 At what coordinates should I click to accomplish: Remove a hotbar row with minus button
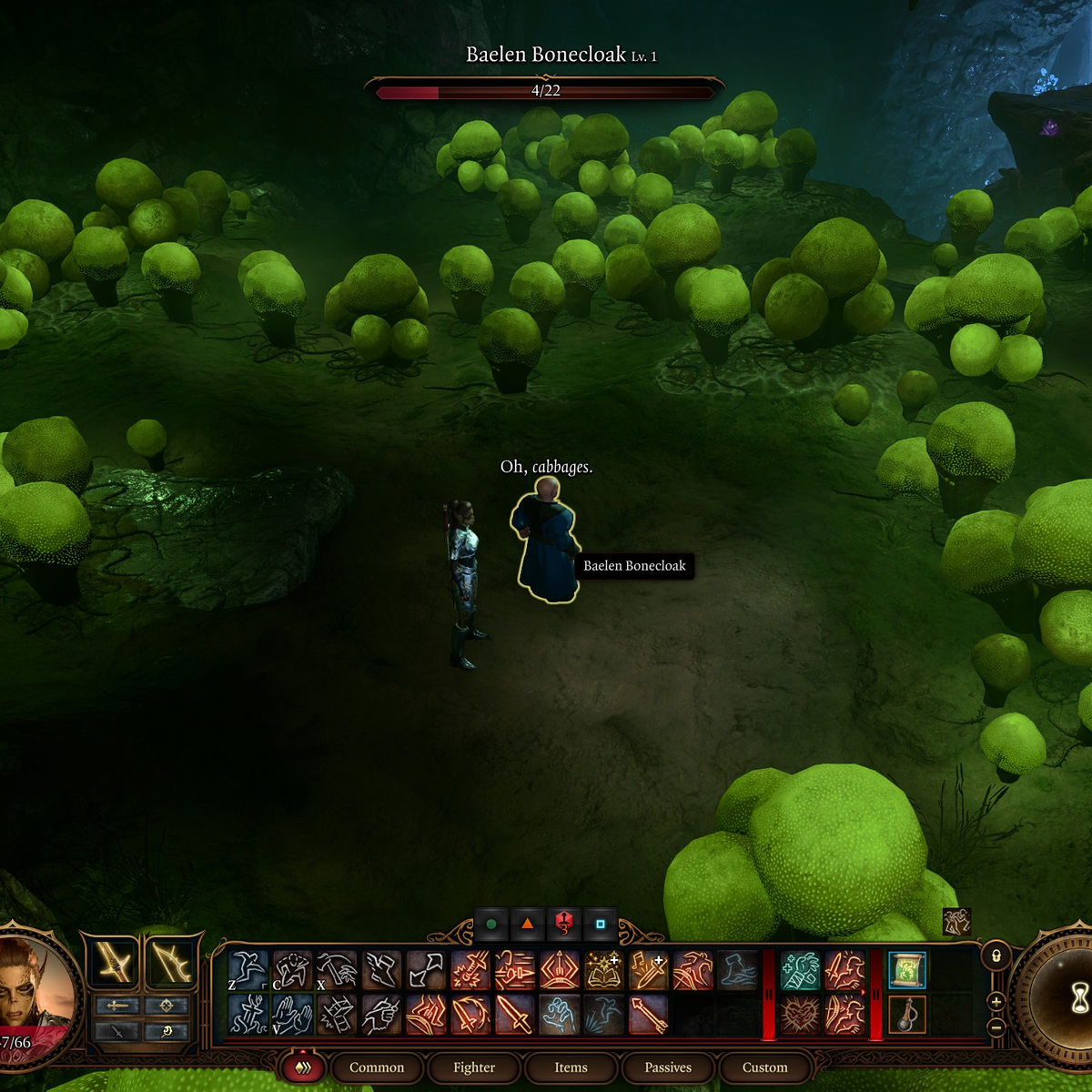click(996, 1027)
